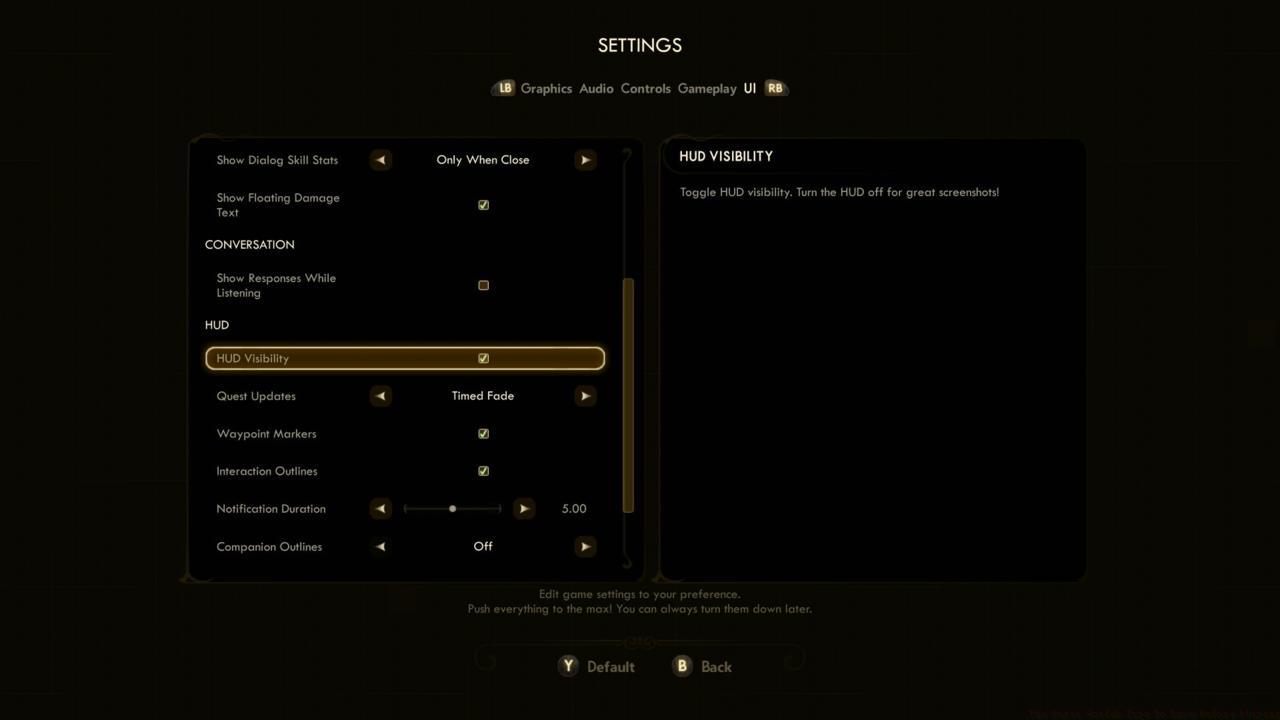Uncheck Waypoint Markers
The image size is (1280, 720).
click(483, 433)
